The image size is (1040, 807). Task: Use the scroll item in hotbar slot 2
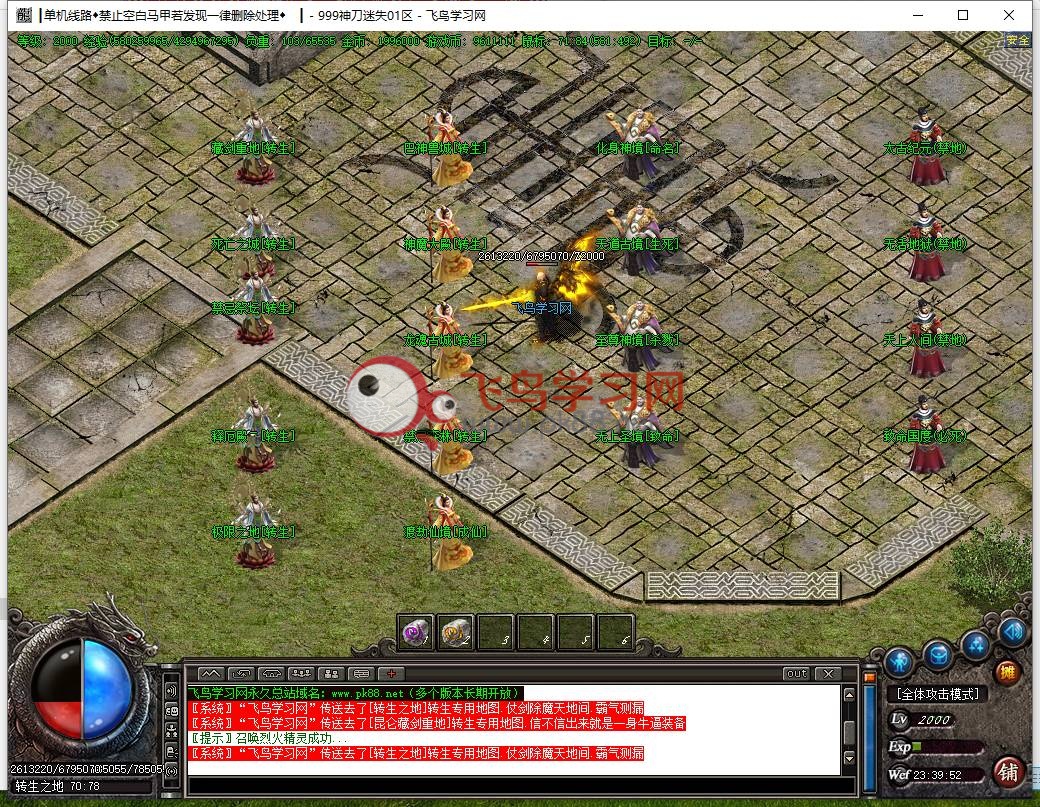click(456, 632)
